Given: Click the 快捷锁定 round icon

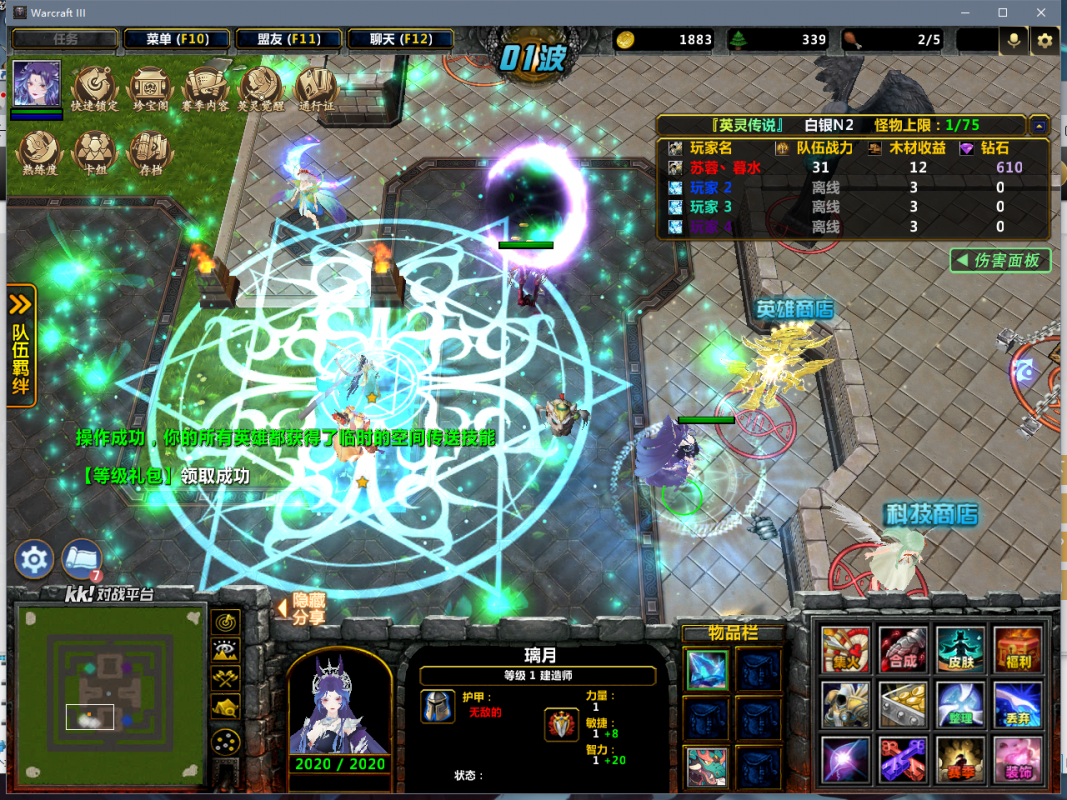Looking at the screenshot, I should [x=95, y=87].
